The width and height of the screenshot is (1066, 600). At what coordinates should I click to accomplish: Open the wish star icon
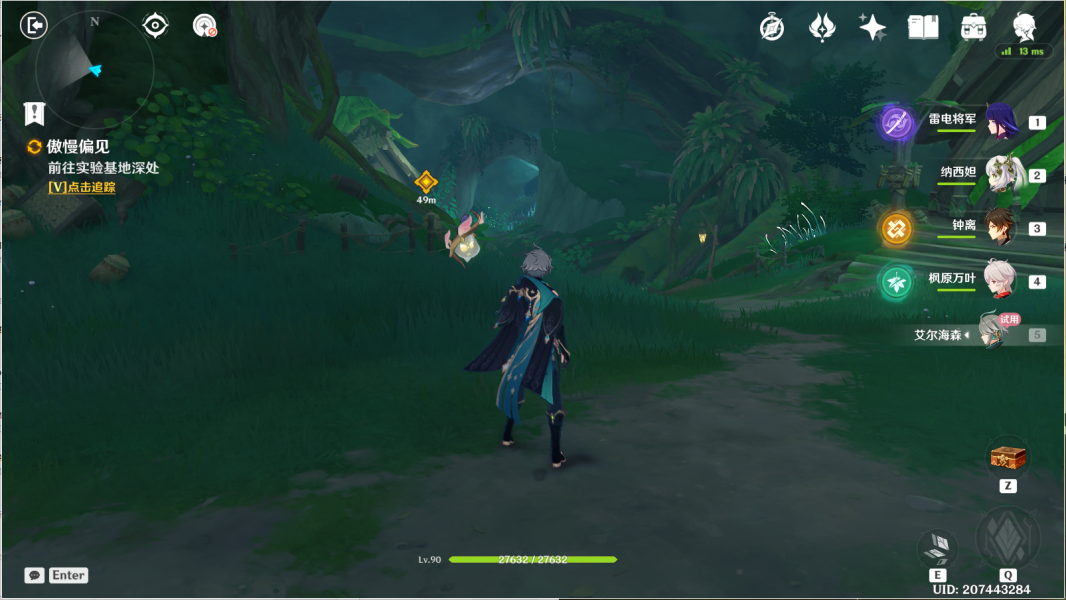click(872, 28)
